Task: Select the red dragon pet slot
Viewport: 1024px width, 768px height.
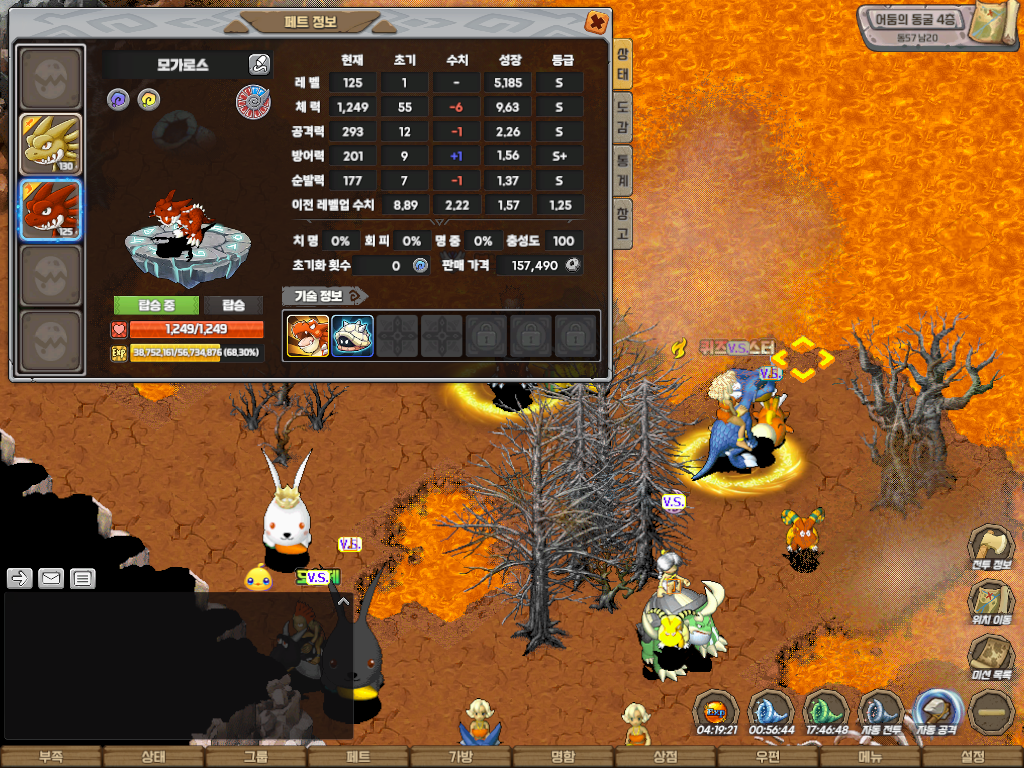Action: [51, 210]
